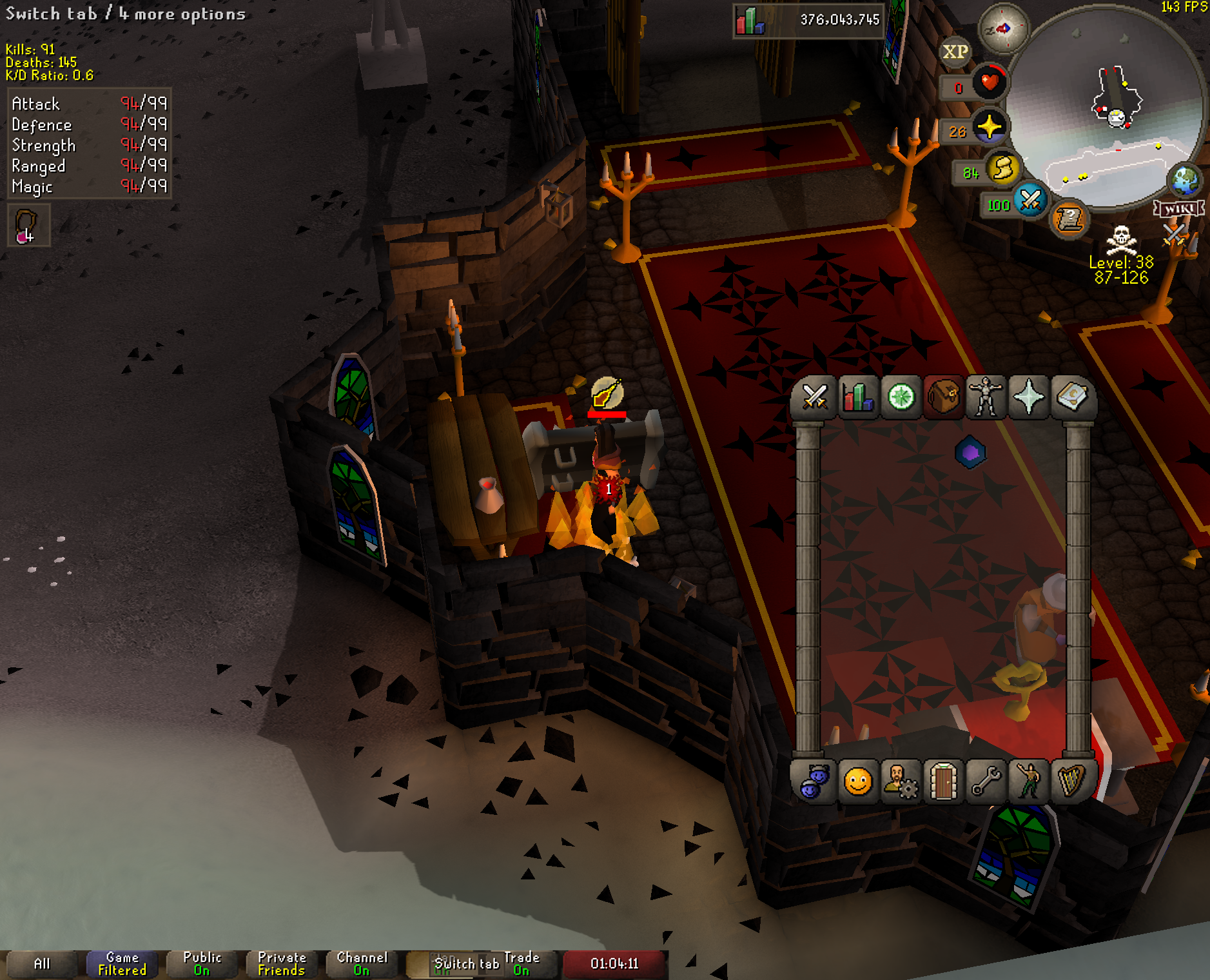The height and width of the screenshot is (980, 1210).
Task: Switch to the Skills tab
Action: pos(857,397)
